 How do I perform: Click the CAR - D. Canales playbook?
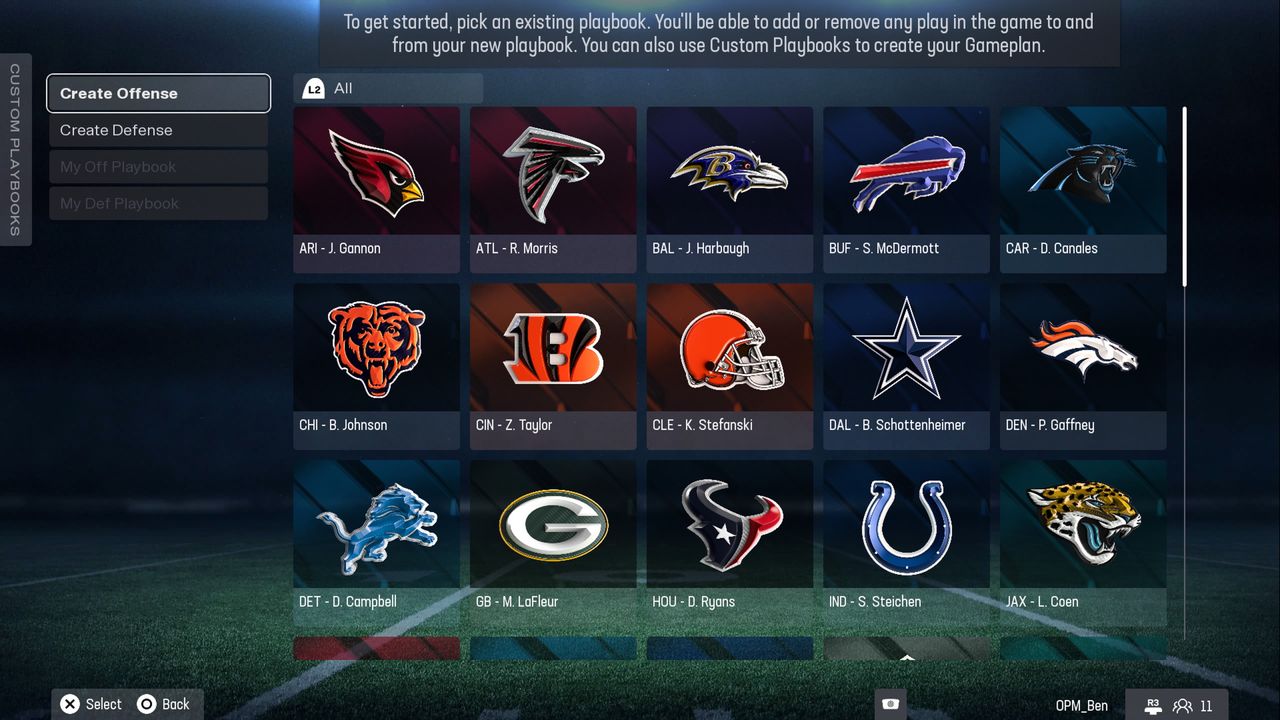[x=1083, y=189]
